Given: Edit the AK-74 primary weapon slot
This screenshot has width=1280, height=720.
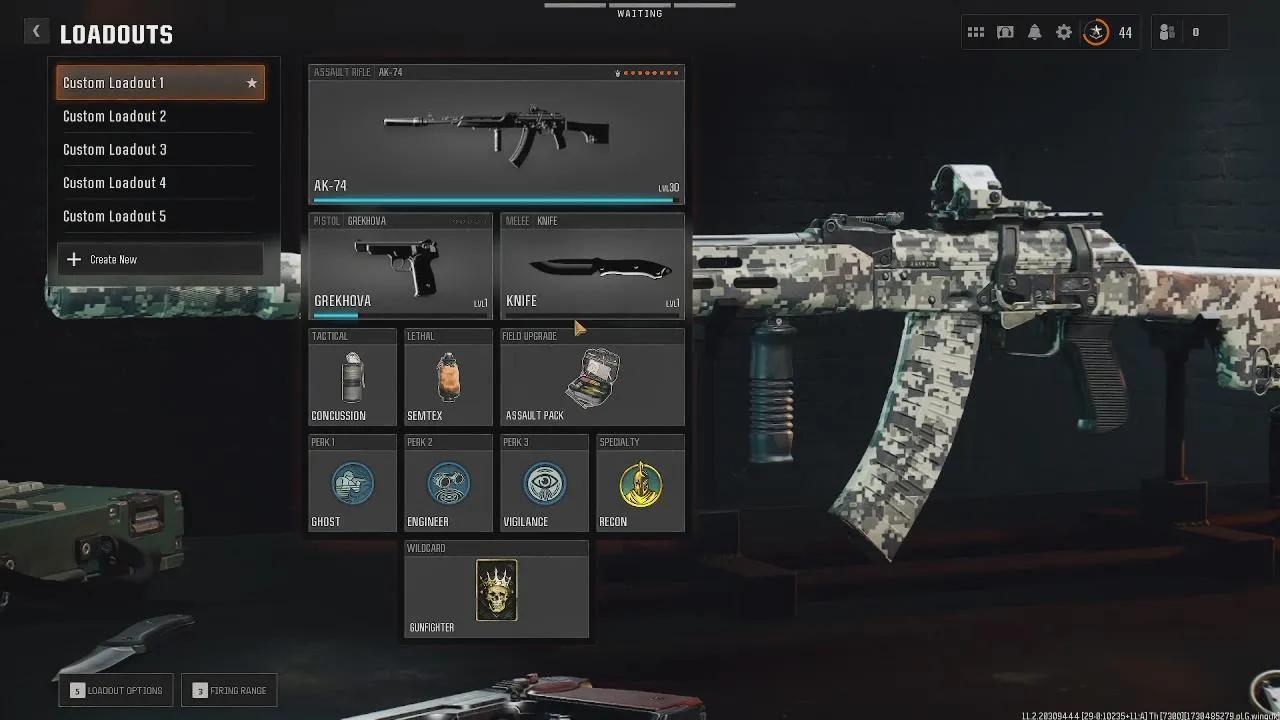Looking at the screenshot, I should (x=496, y=135).
